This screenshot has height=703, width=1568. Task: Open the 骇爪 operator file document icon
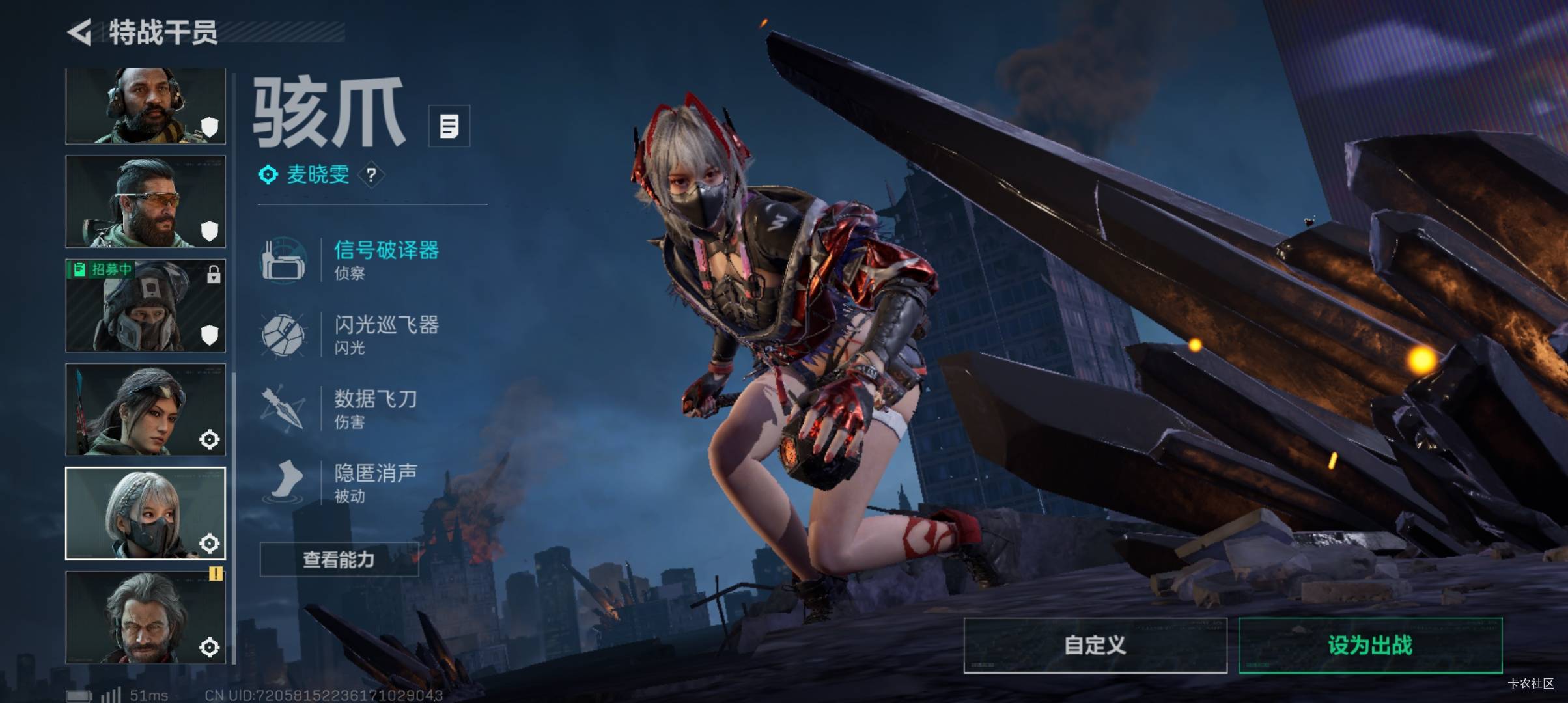(449, 126)
